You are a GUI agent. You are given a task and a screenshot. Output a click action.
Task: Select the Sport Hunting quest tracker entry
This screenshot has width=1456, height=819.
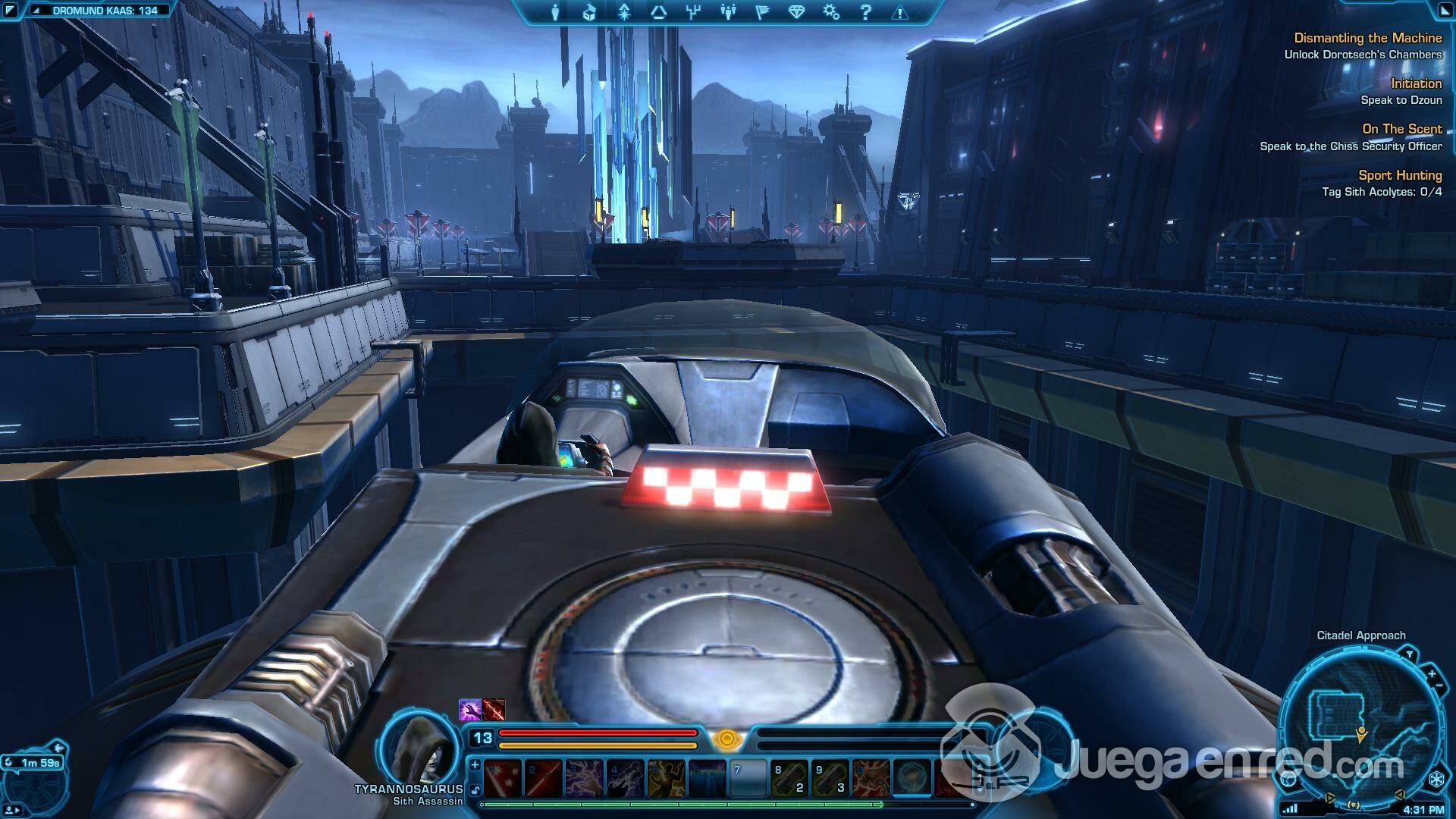point(1400,175)
